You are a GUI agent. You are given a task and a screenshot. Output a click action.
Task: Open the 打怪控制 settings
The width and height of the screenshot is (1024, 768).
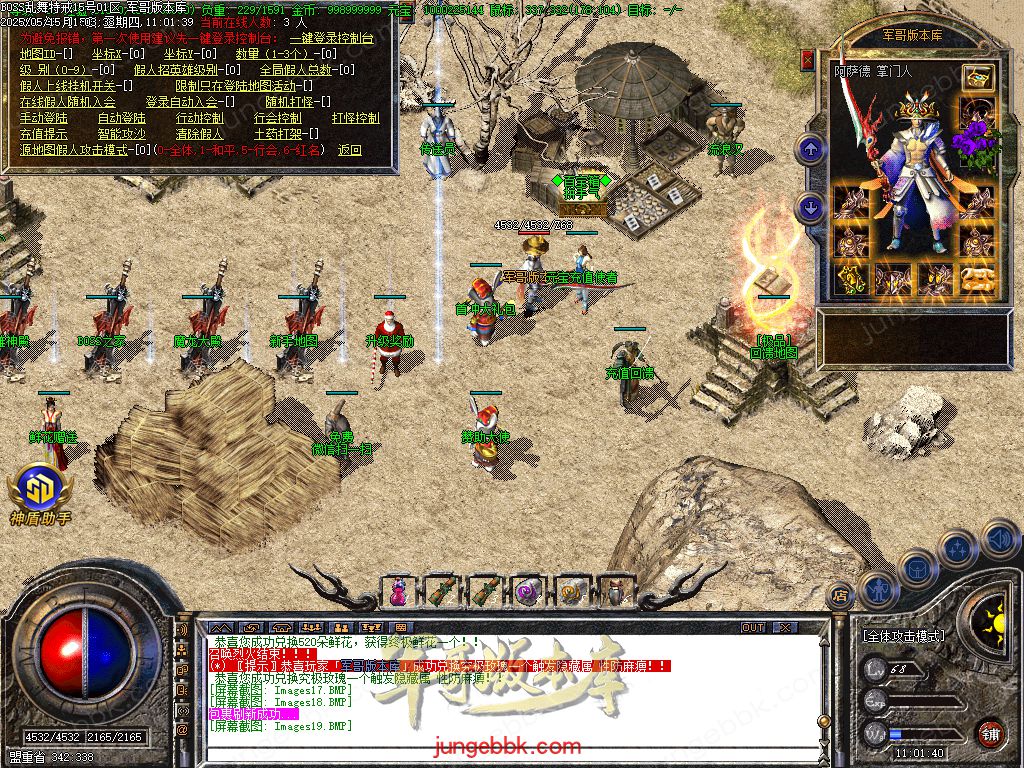coord(355,118)
